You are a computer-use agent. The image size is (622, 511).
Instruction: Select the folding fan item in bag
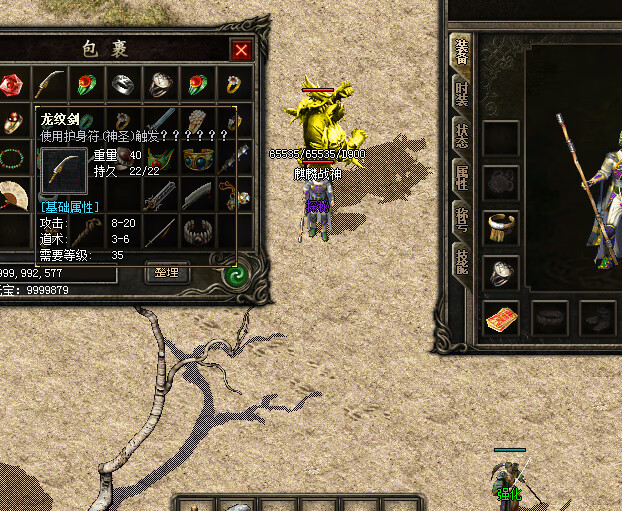[12, 193]
